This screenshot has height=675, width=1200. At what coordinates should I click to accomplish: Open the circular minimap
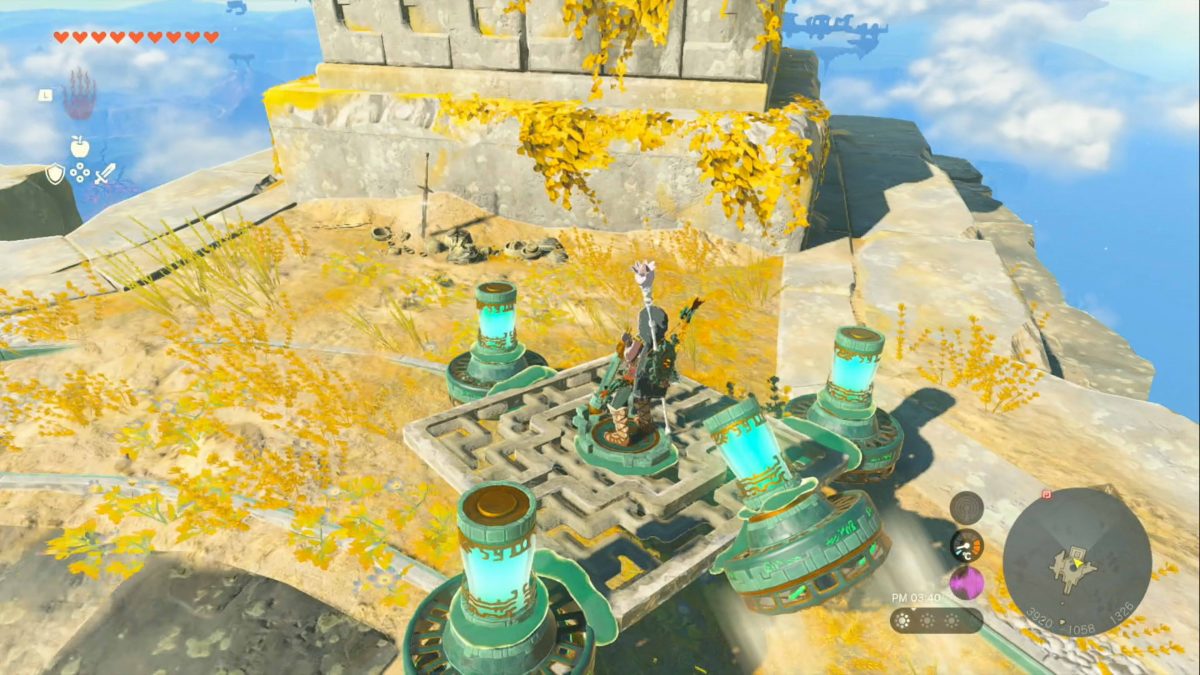1077,561
